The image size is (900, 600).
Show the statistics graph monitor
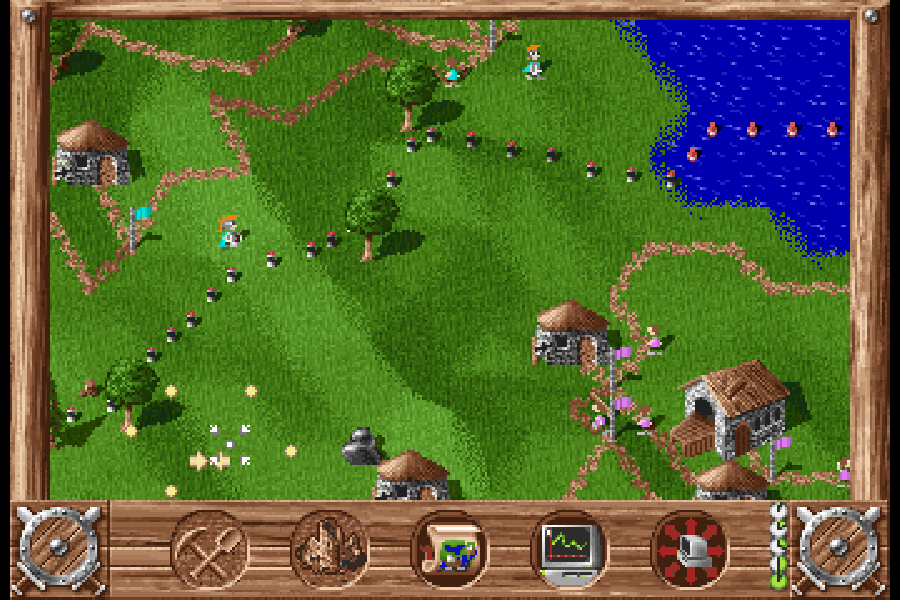click(x=569, y=548)
